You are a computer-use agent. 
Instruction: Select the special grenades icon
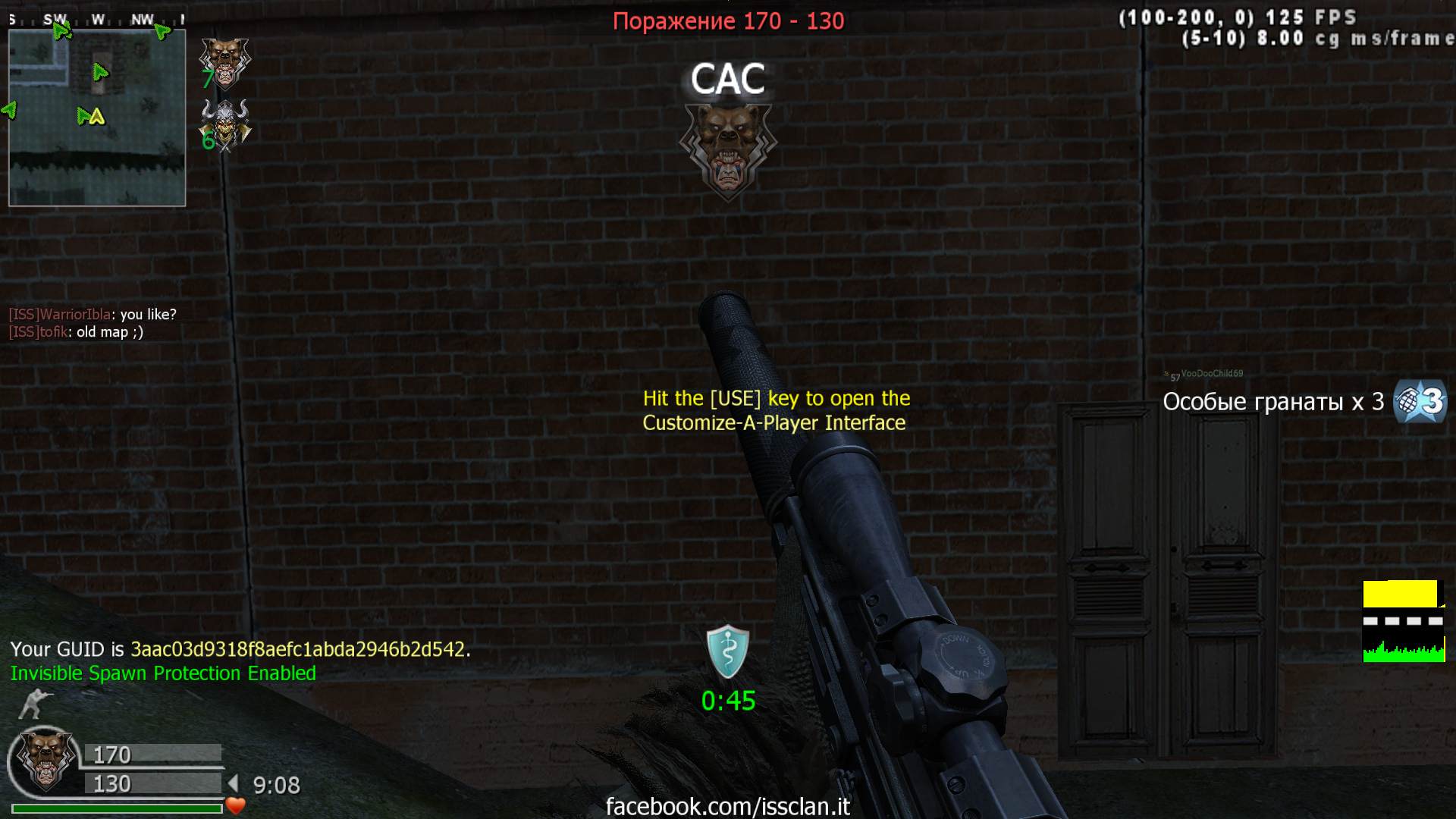[1420, 401]
